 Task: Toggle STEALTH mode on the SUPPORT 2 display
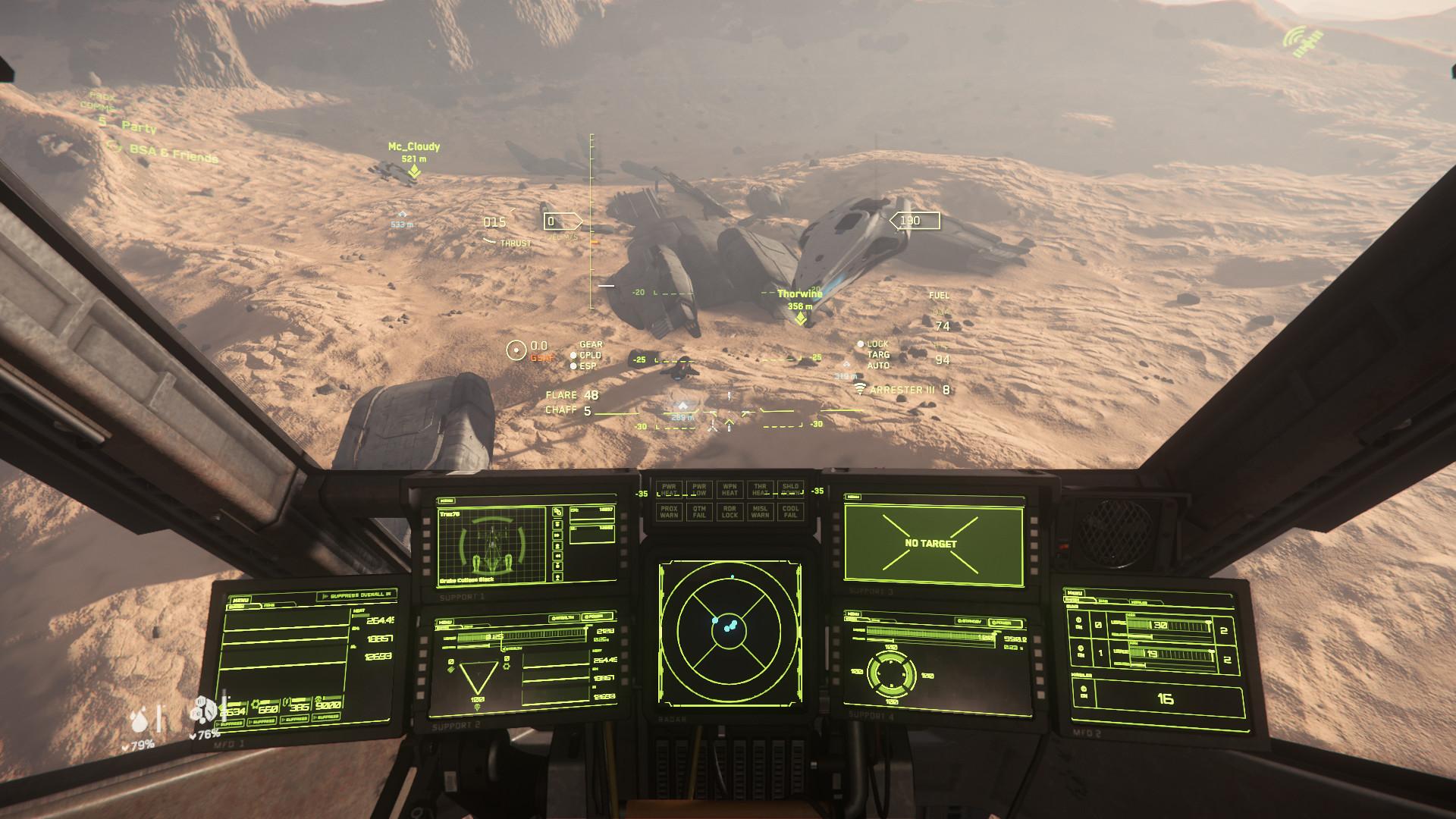(563, 617)
